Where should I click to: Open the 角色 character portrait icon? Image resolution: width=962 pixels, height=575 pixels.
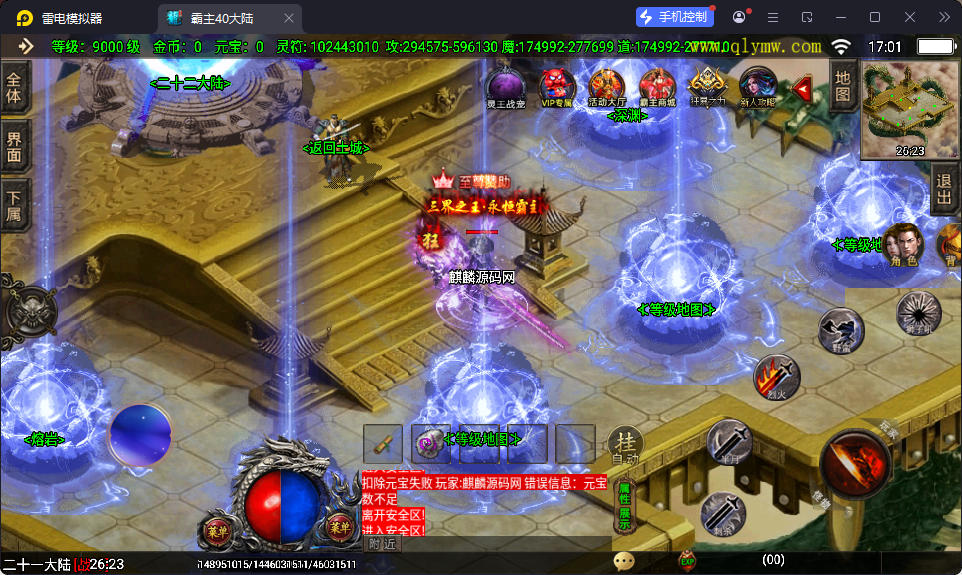point(903,245)
